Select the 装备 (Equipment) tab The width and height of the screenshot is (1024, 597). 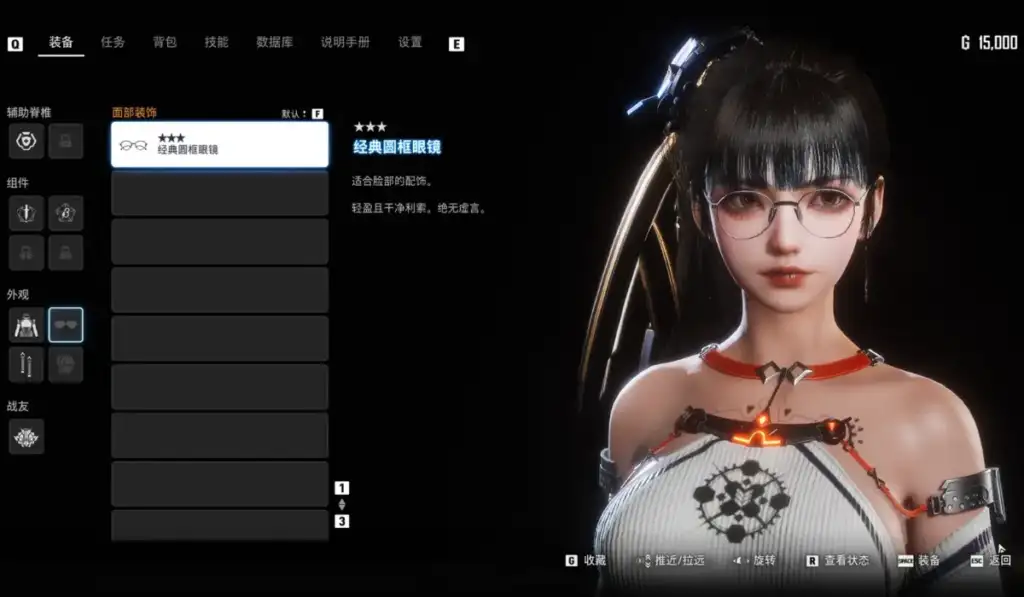point(61,43)
